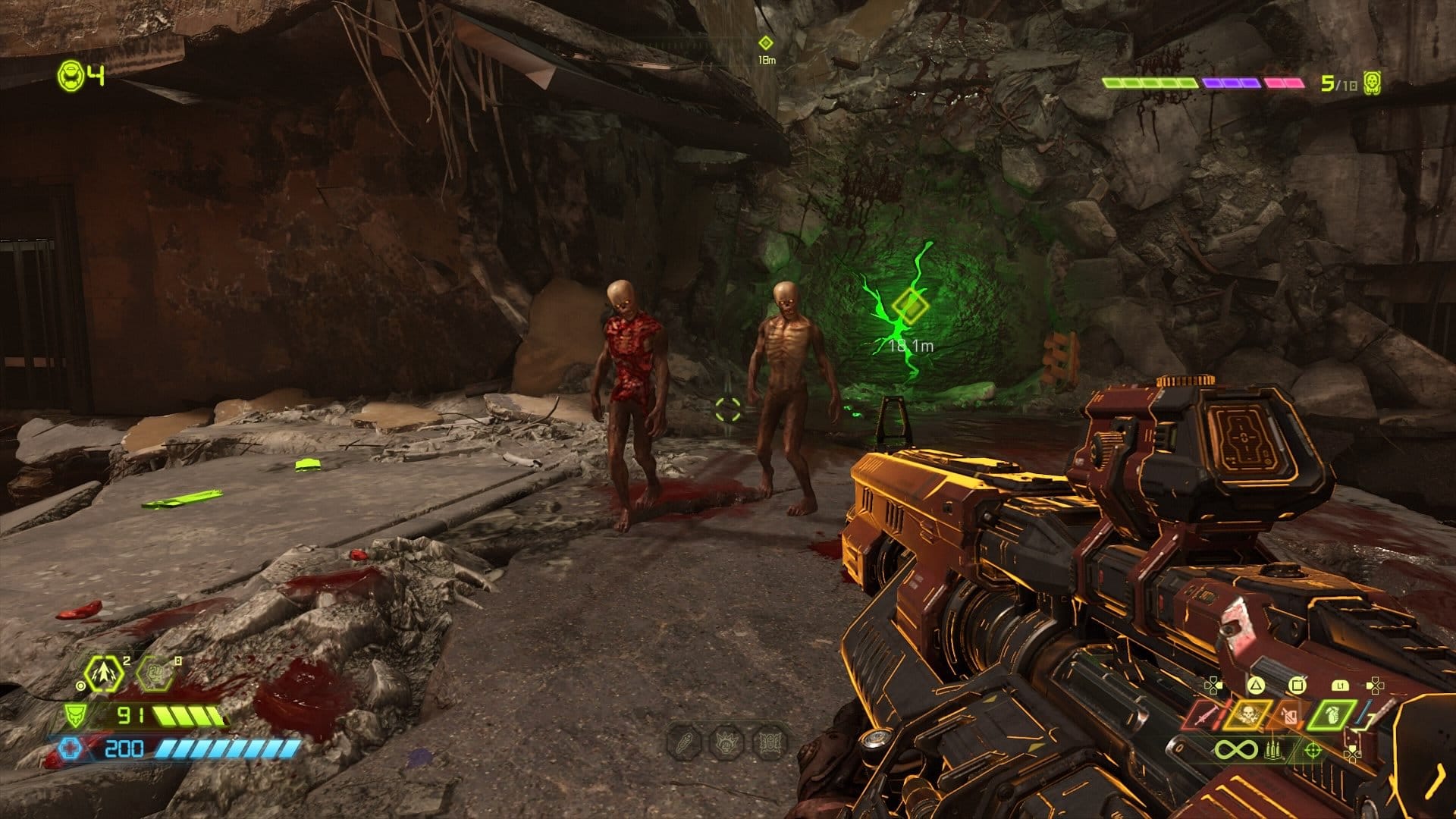The width and height of the screenshot is (1456, 819).
Task: Choose the fuel can equipment slot
Action: point(1288,715)
